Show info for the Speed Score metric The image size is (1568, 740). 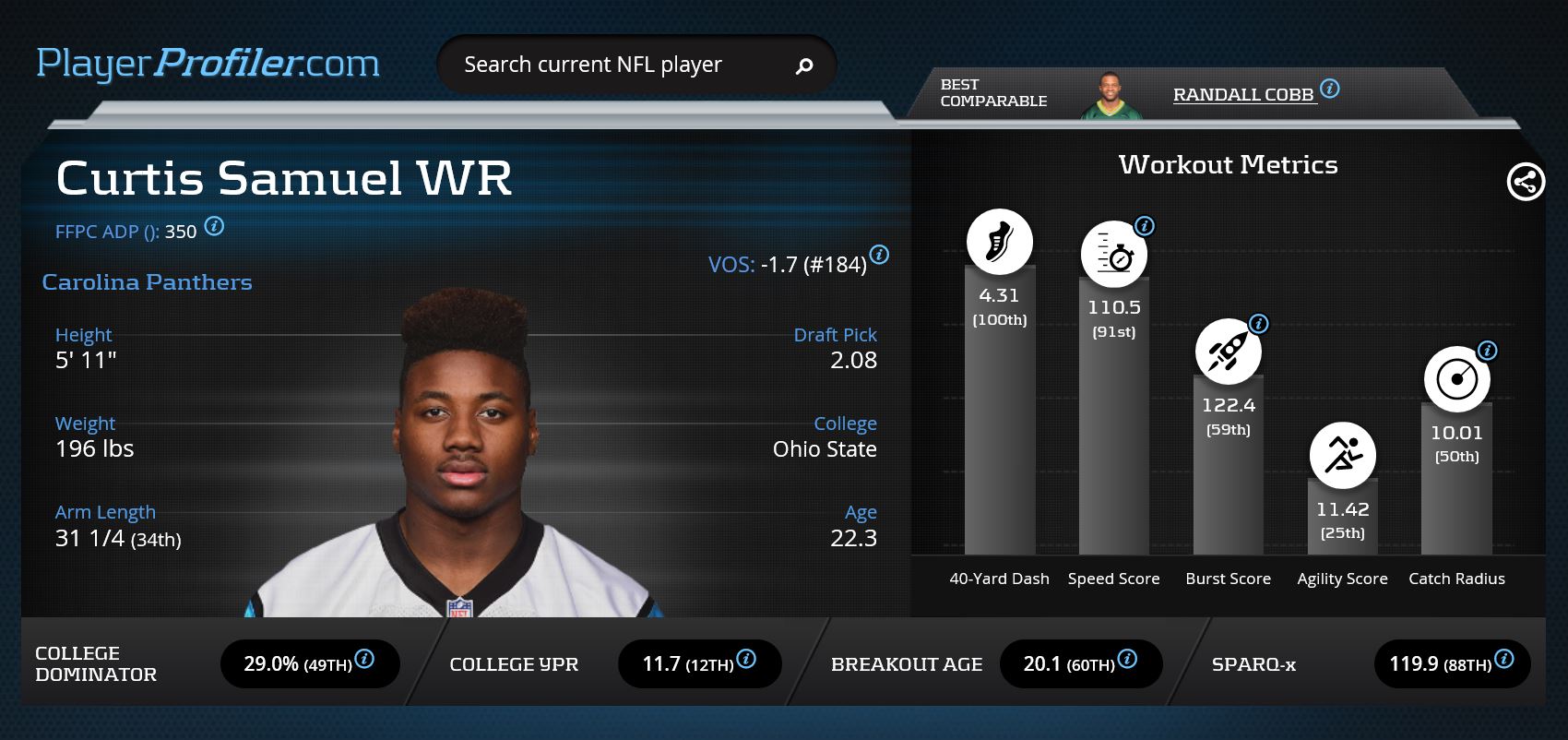click(1145, 226)
